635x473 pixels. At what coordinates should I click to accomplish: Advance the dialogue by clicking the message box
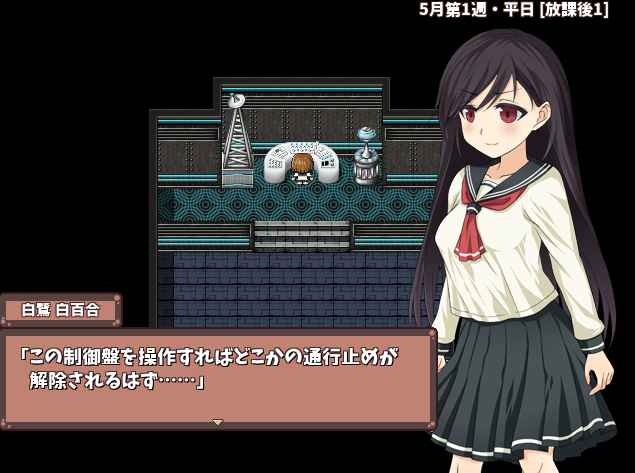click(218, 375)
